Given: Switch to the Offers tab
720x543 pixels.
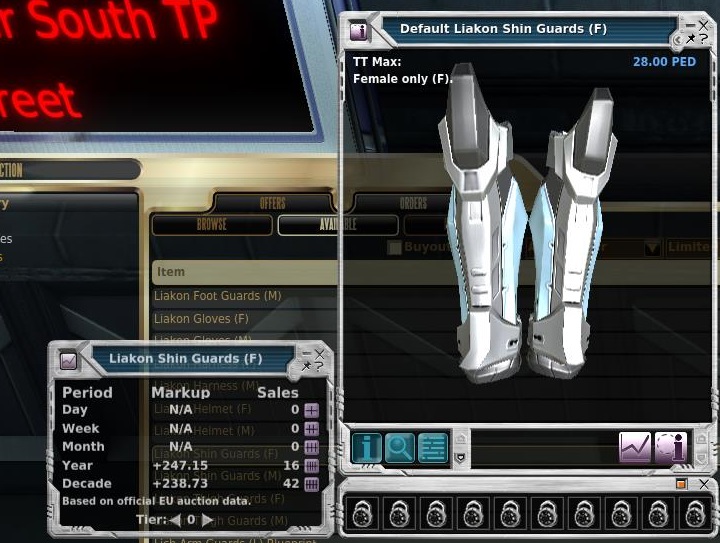Looking at the screenshot, I should tap(272, 203).
